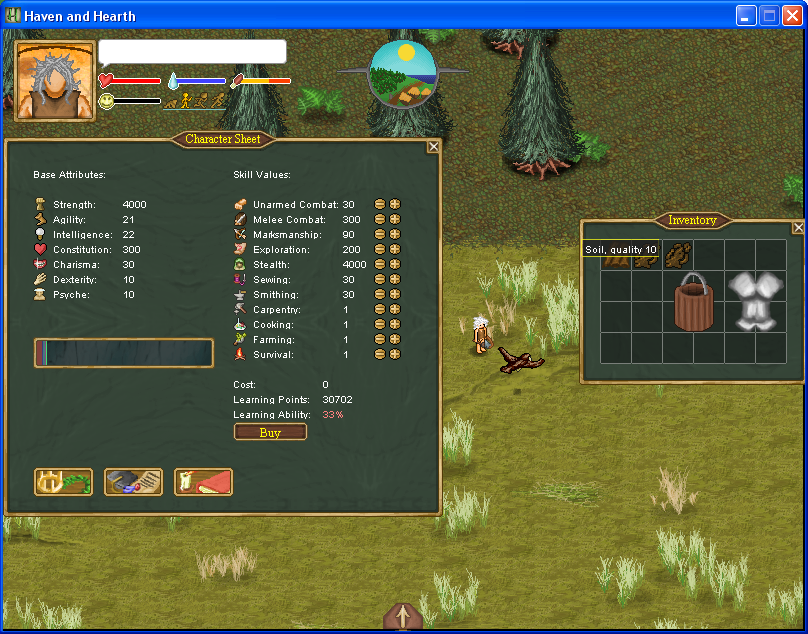Increase the Unarmed Combat skill
The height and width of the screenshot is (634, 808).
pyautogui.click(x=395, y=204)
